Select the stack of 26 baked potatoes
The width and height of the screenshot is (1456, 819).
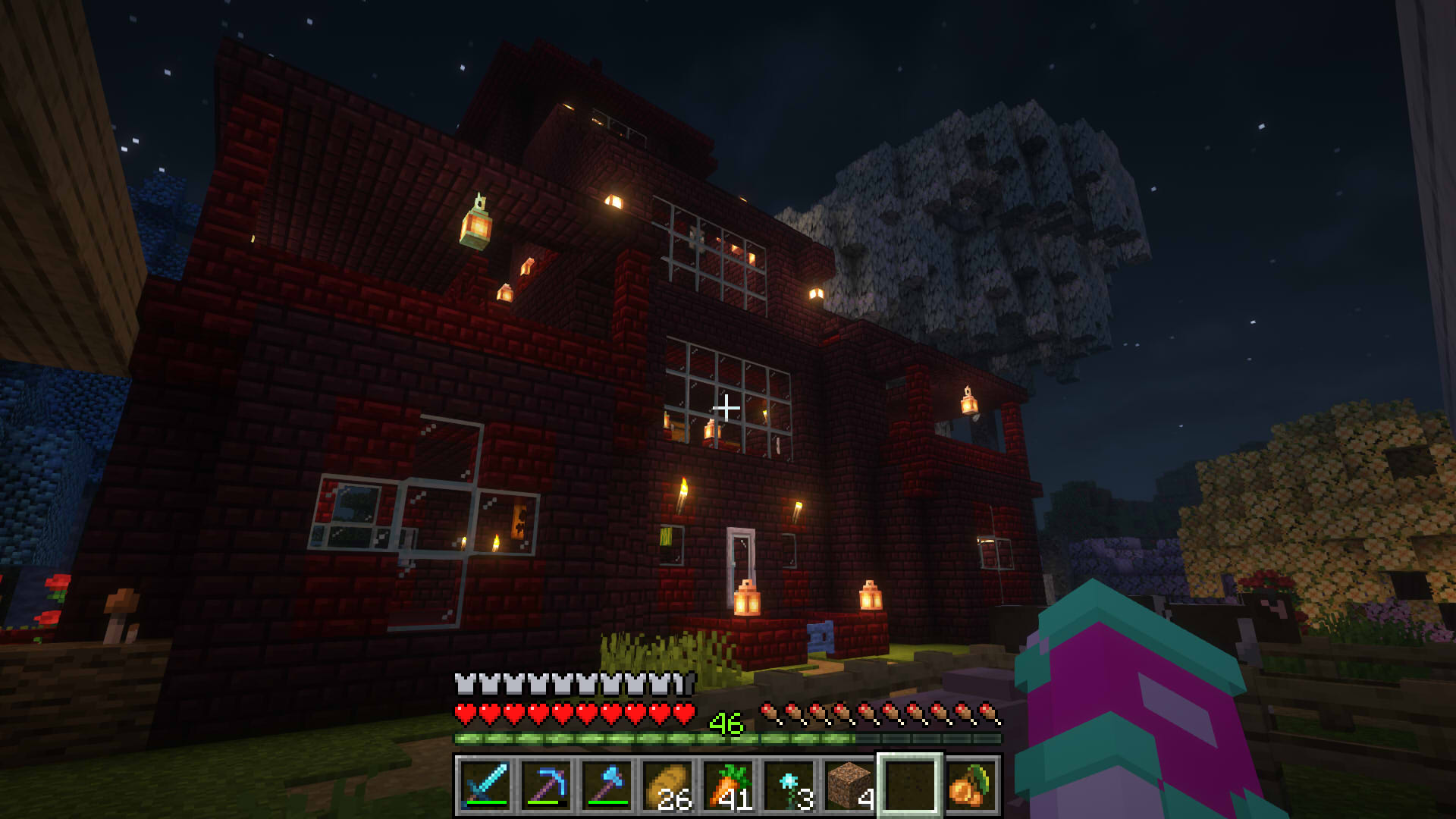tap(667, 785)
